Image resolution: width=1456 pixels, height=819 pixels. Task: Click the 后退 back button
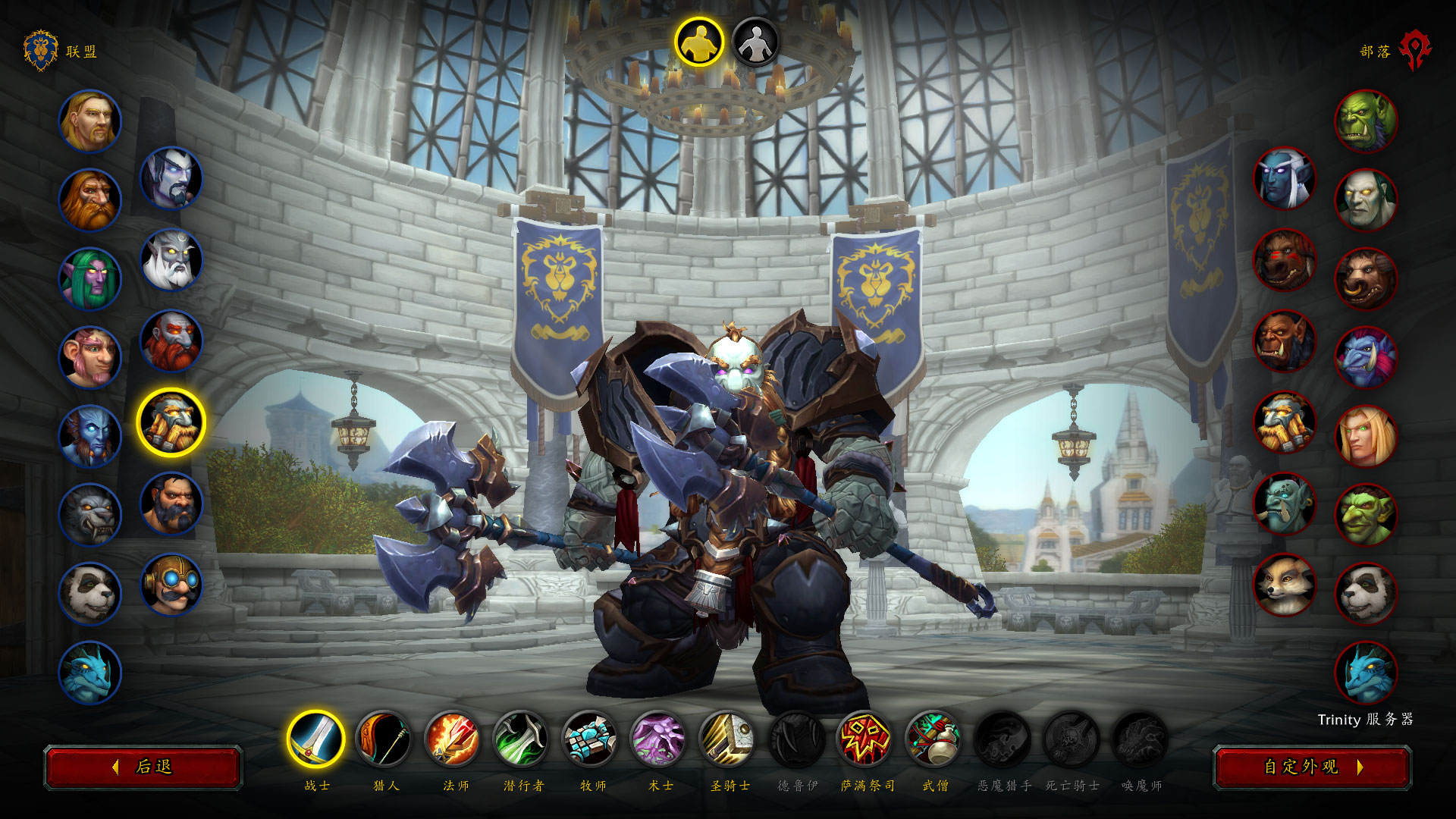(x=143, y=767)
